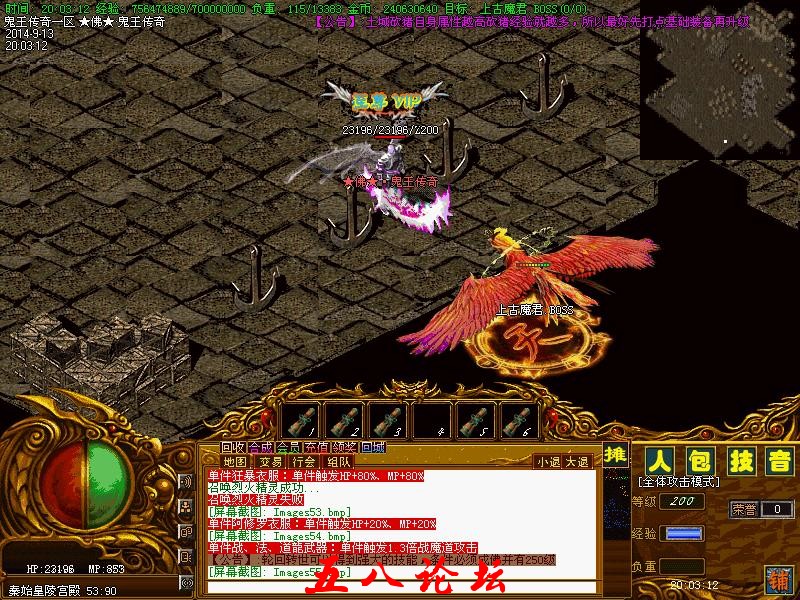
Task: Open the shop (铺) button
Action: 779,580
